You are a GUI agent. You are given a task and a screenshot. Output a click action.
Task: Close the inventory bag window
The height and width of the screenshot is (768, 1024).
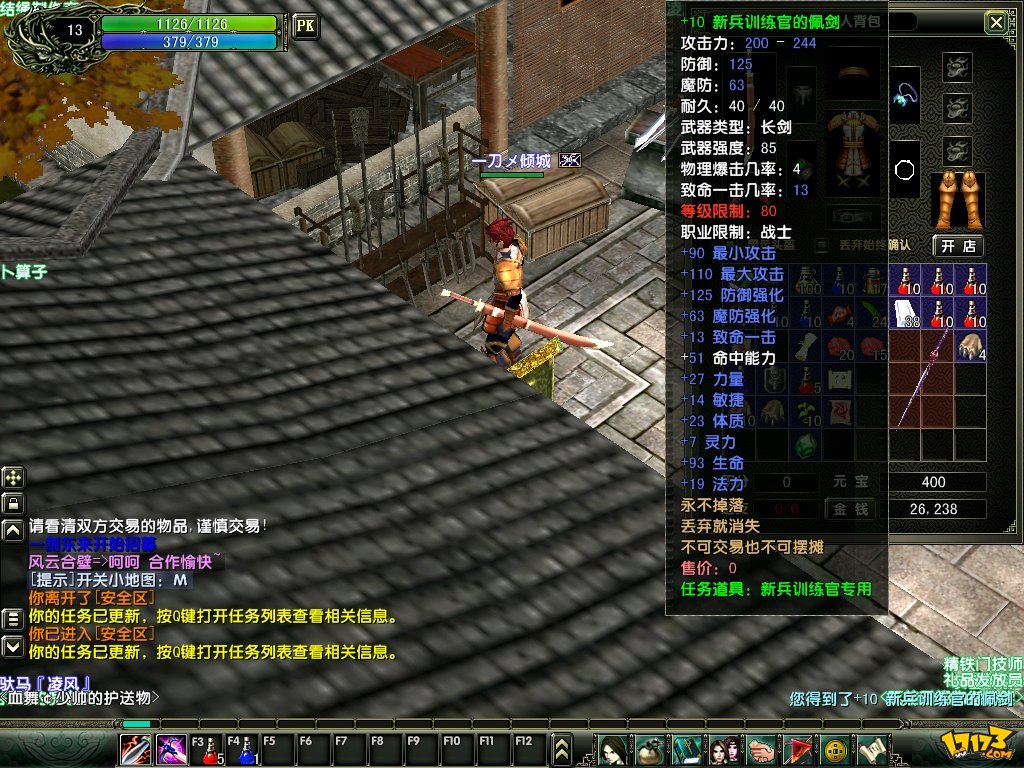point(995,22)
